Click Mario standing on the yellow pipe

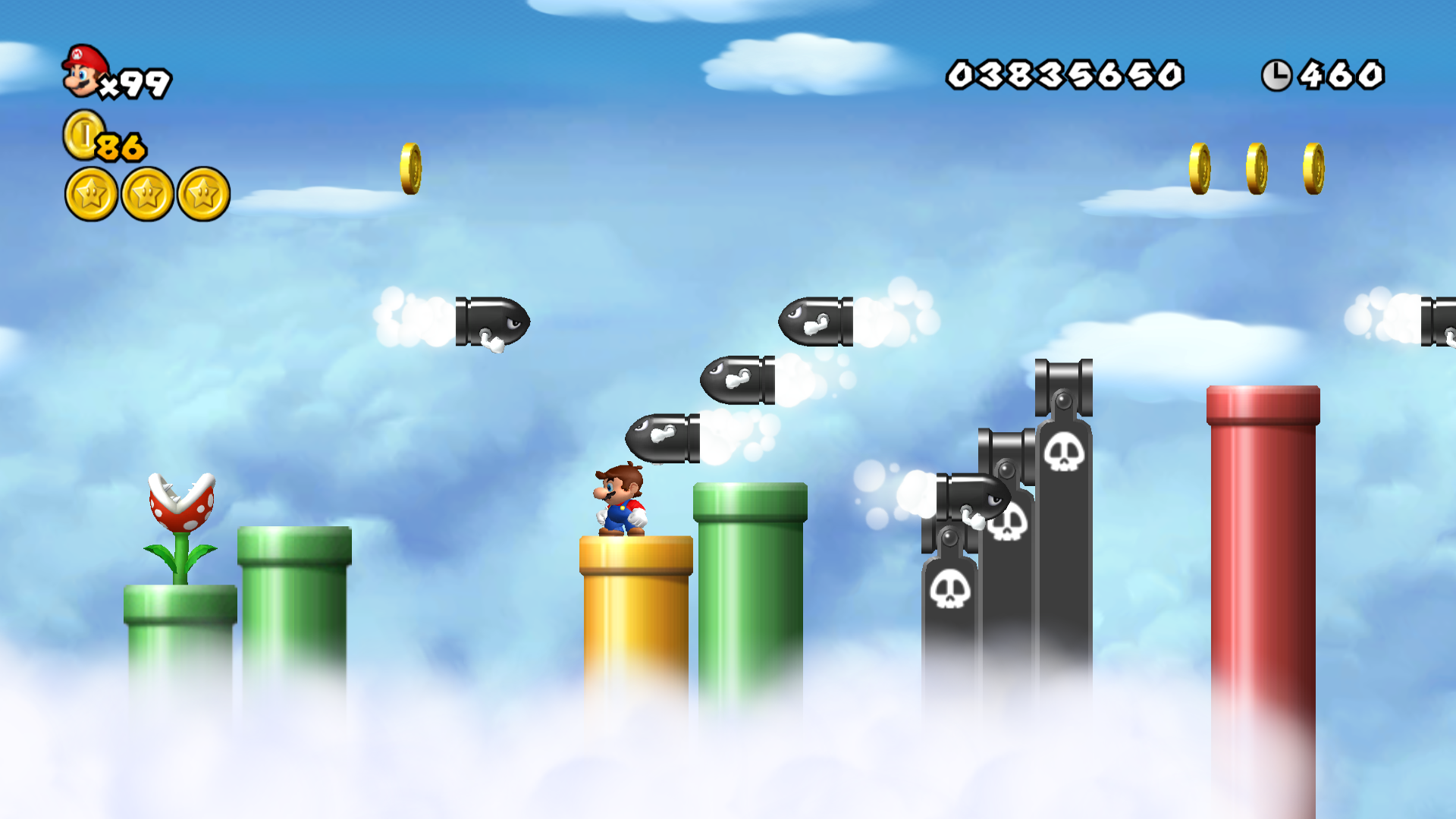pyautogui.click(x=620, y=500)
